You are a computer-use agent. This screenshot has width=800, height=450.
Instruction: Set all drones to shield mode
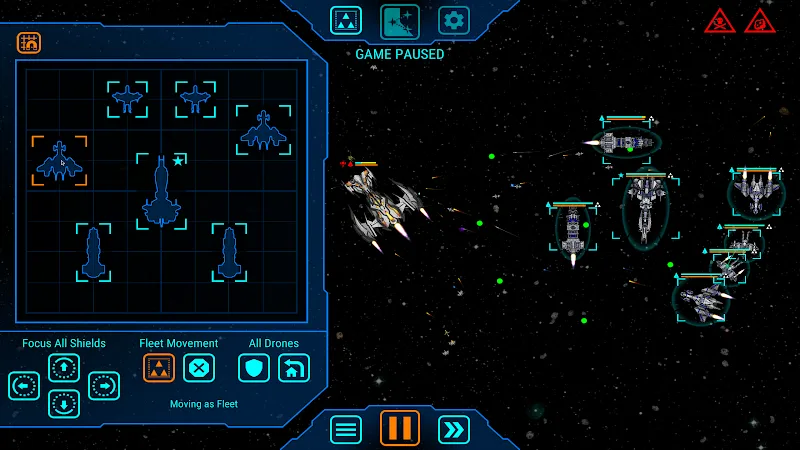[x=254, y=368]
